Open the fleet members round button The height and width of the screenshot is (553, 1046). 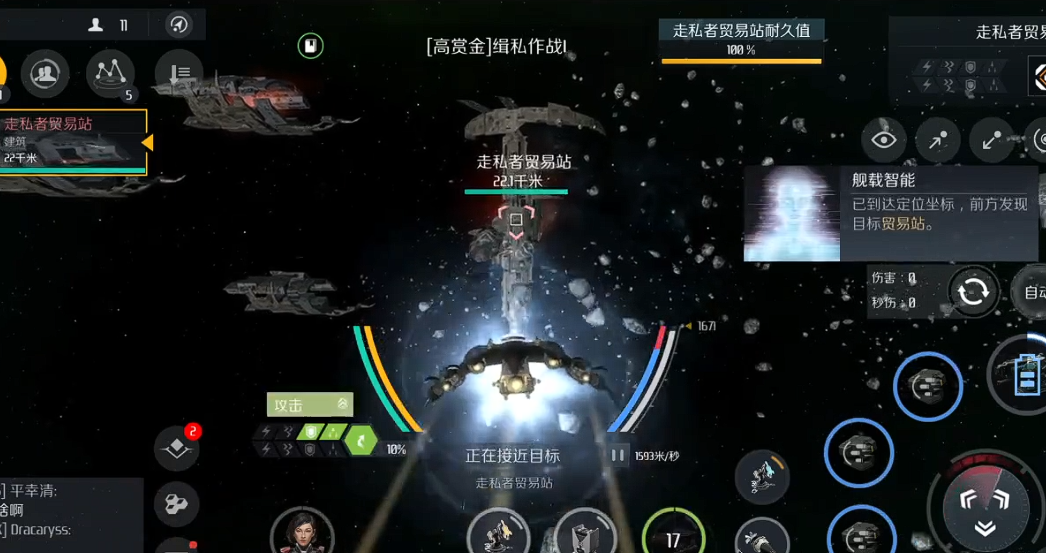pos(44,72)
